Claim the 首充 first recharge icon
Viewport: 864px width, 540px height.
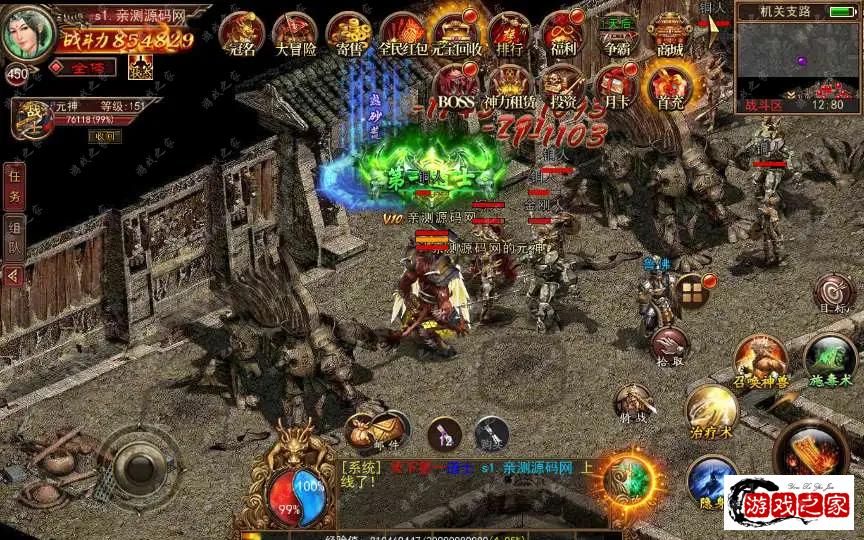670,85
